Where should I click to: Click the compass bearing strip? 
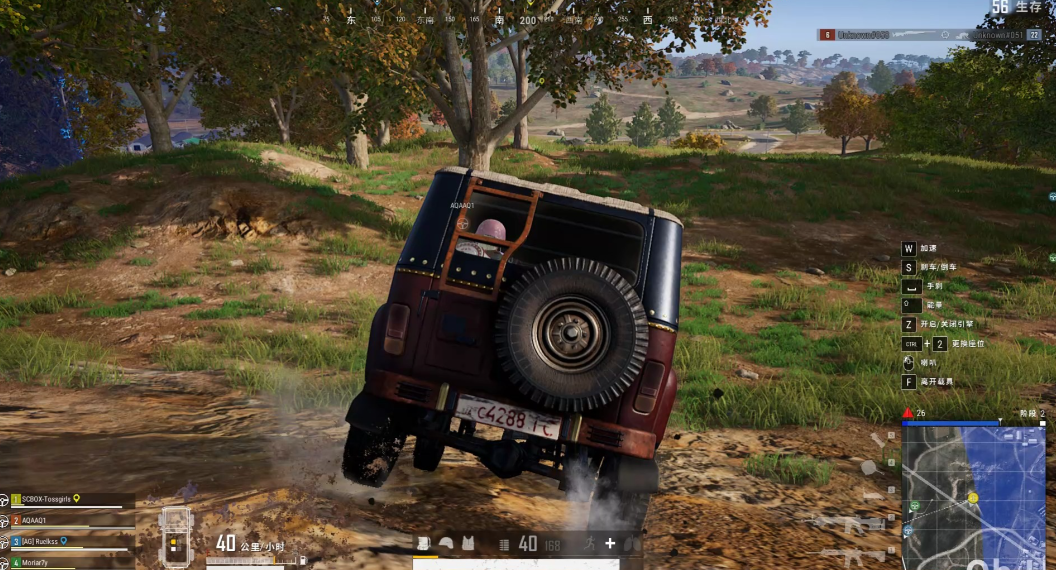[x=500, y=19]
